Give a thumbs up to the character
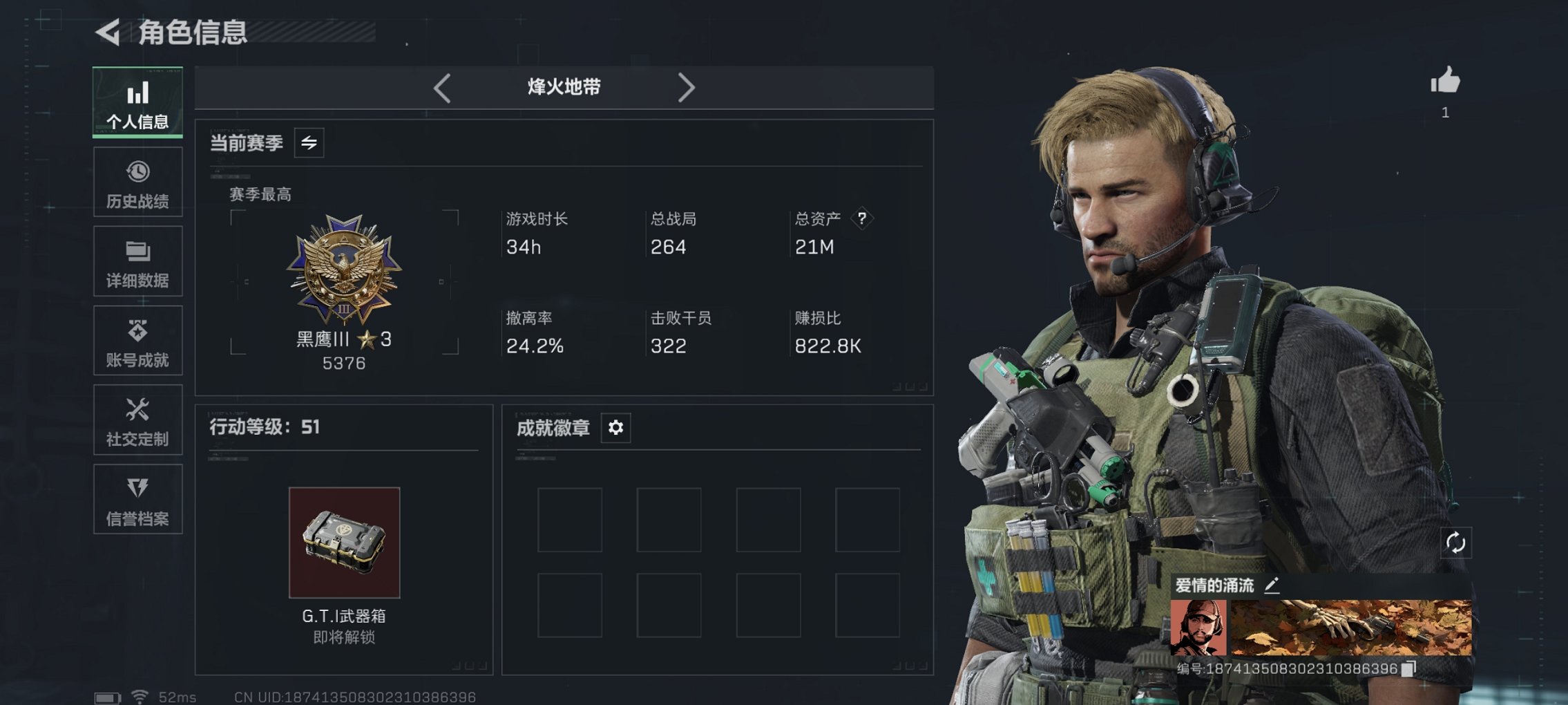Screen dimensions: 1568x705 point(1444,81)
